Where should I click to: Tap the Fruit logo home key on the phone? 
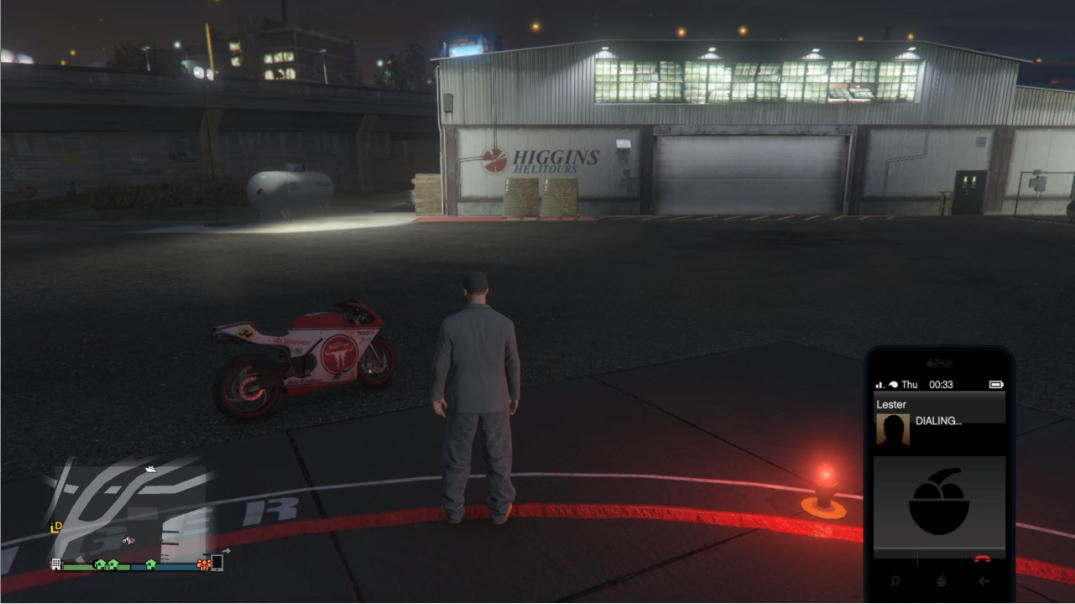coord(940,581)
